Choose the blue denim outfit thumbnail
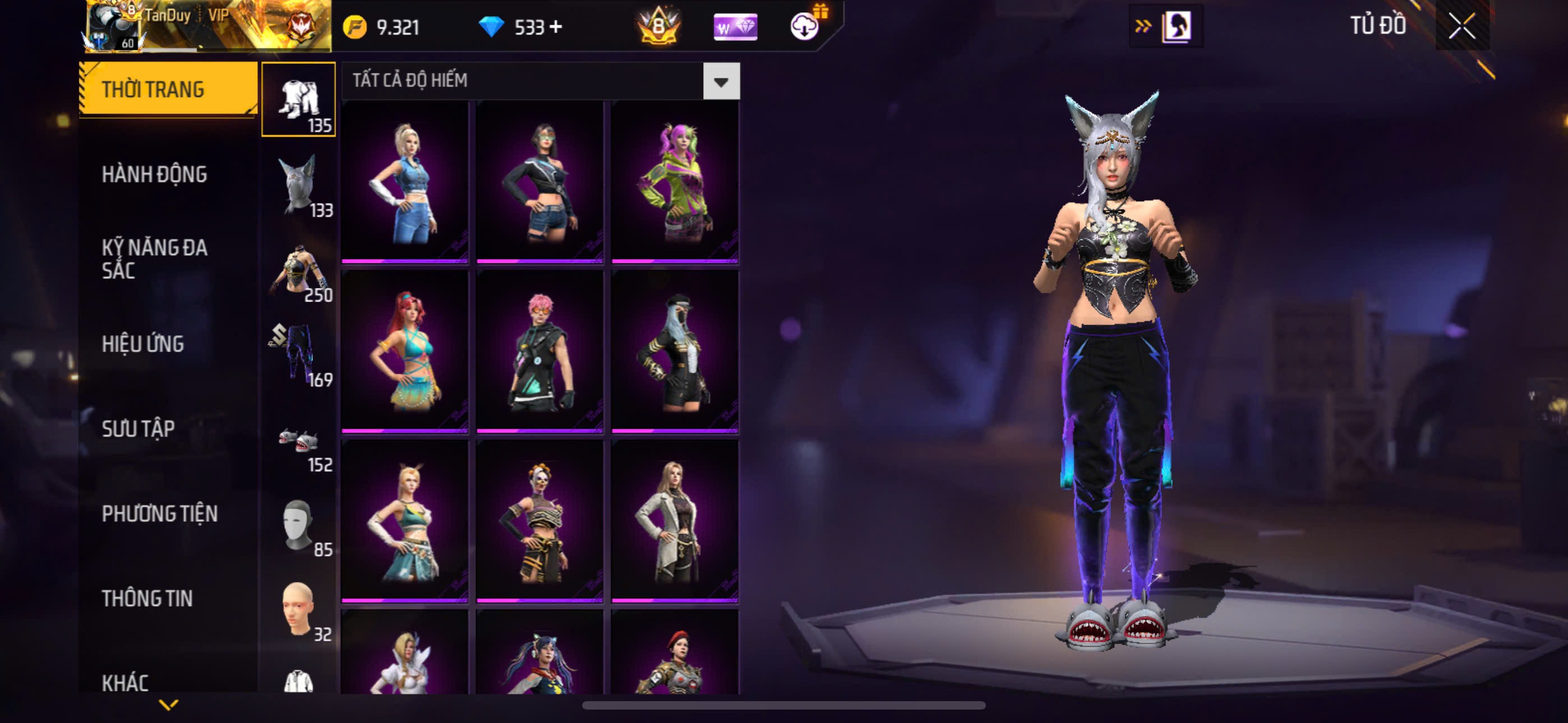The width and height of the screenshot is (1568, 723). tap(405, 182)
